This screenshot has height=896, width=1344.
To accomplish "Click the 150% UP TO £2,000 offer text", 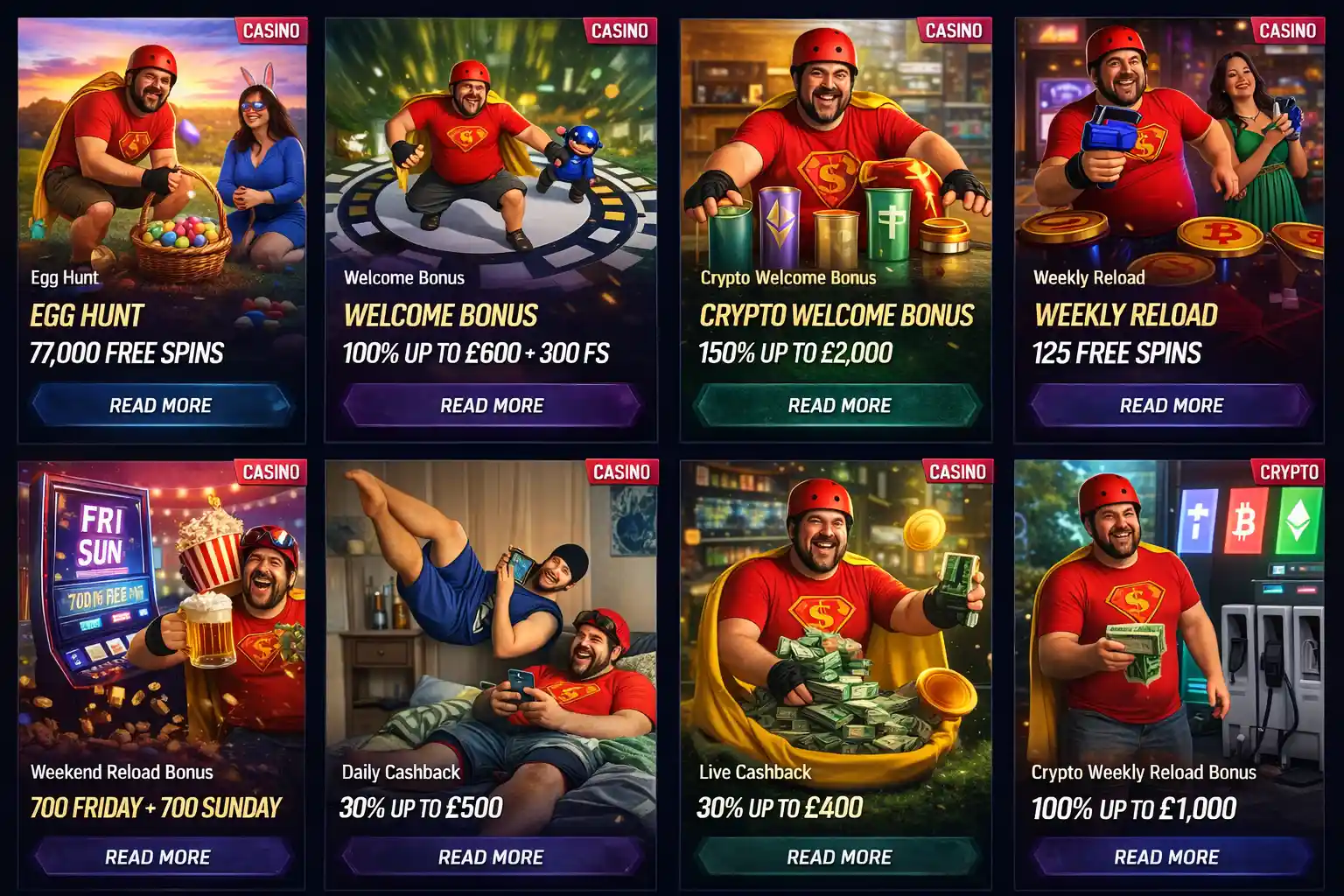I will [x=794, y=353].
